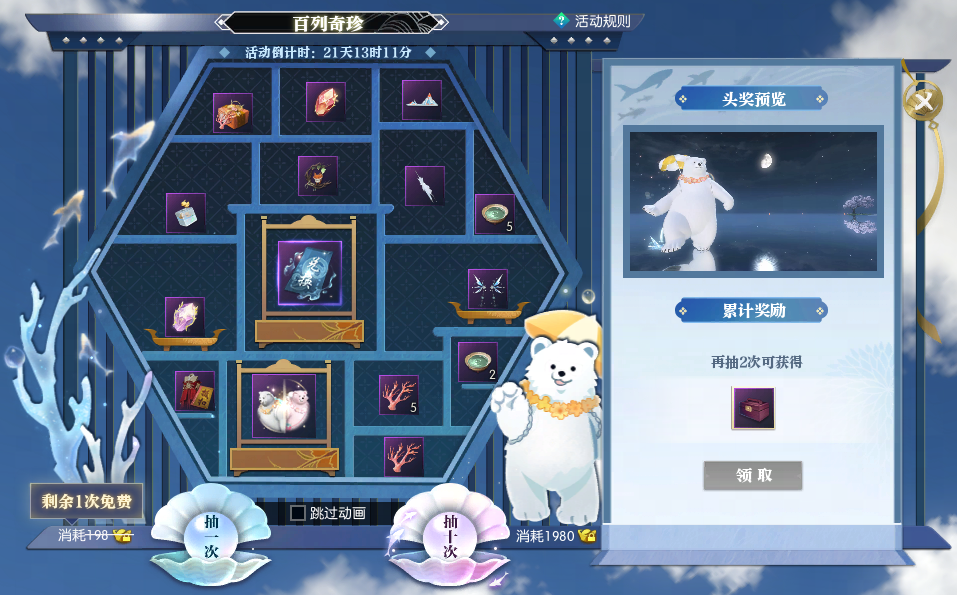Draw ten times with the 抽十次 shell
957x595 pixels.
449,538
